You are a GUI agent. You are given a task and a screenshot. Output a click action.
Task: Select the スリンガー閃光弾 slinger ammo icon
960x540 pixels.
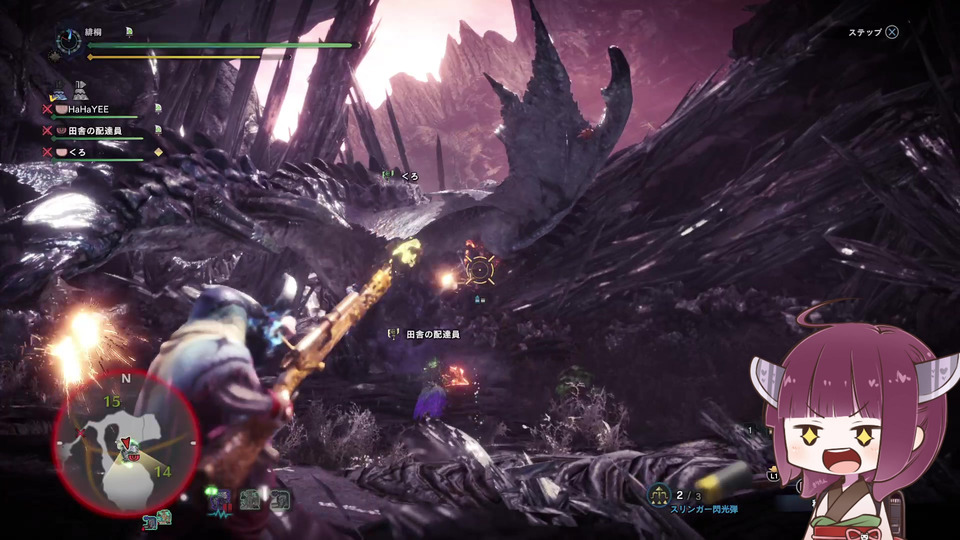coord(658,494)
